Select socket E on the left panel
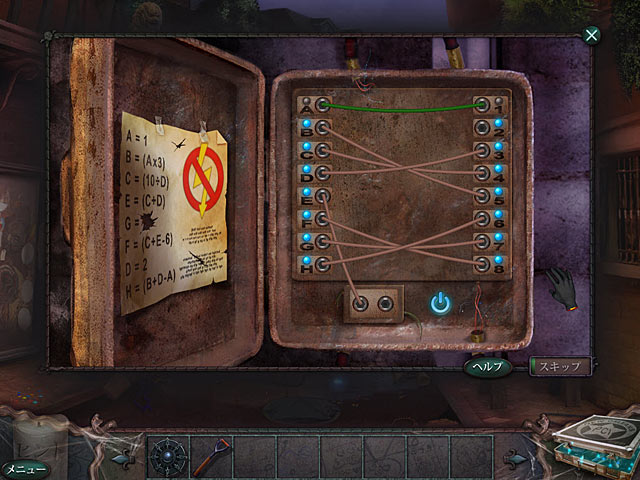This screenshot has width=640, height=480. pyautogui.click(x=322, y=195)
